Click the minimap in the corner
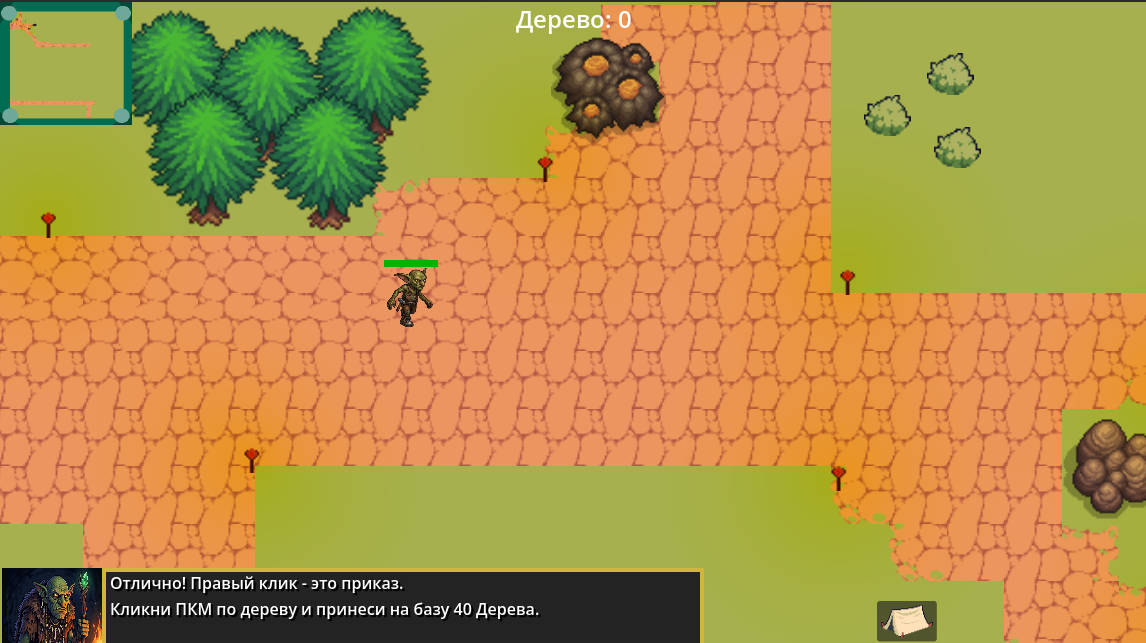This screenshot has height=643, width=1146. [66, 63]
